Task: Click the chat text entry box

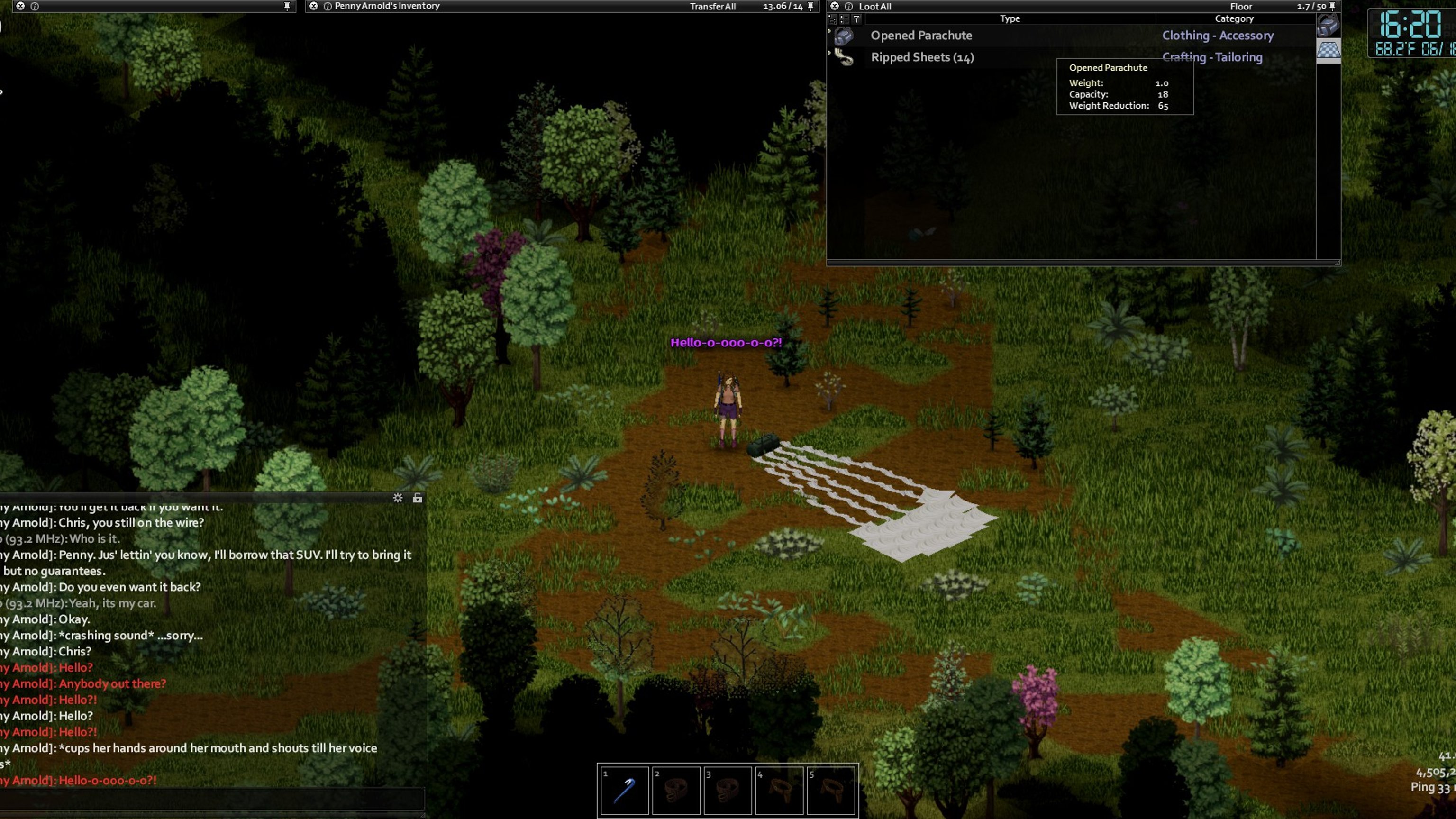Action: click(212, 800)
